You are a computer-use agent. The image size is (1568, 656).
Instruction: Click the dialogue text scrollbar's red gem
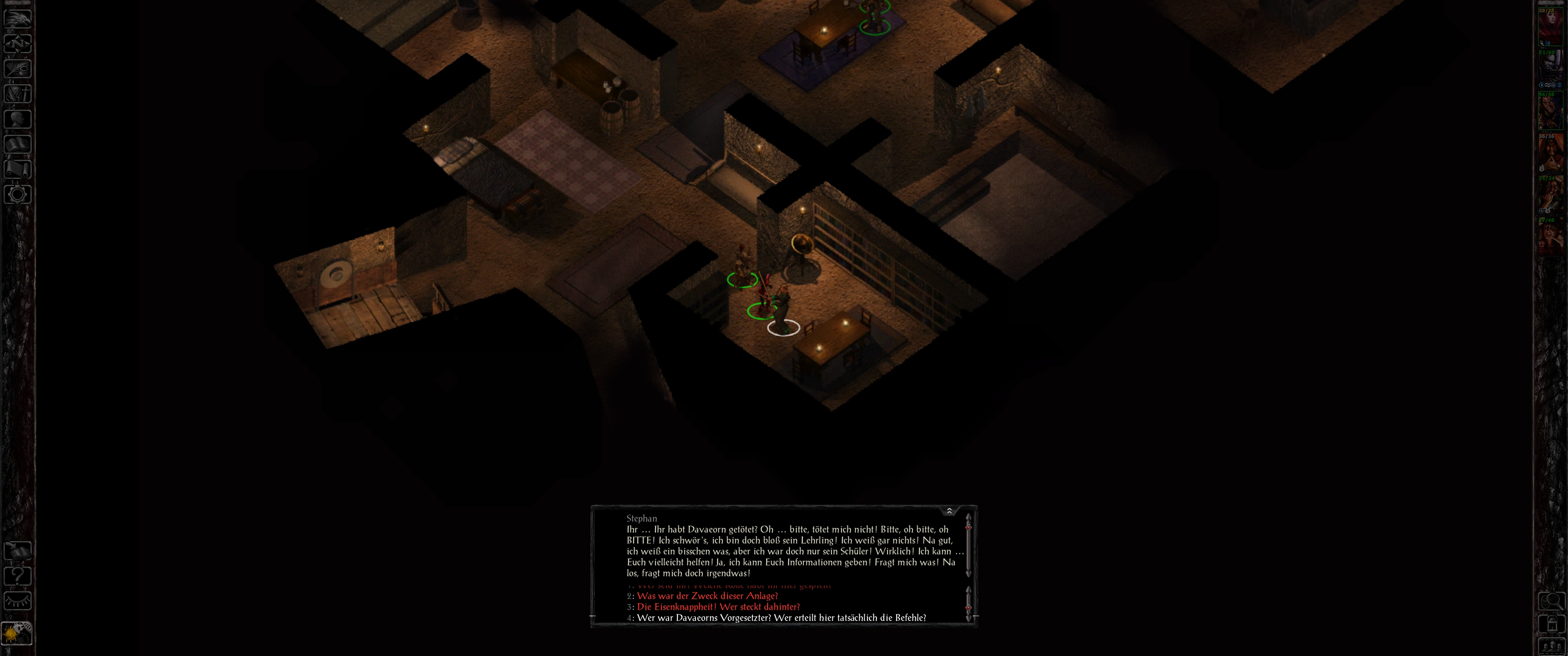pyautogui.click(x=969, y=528)
